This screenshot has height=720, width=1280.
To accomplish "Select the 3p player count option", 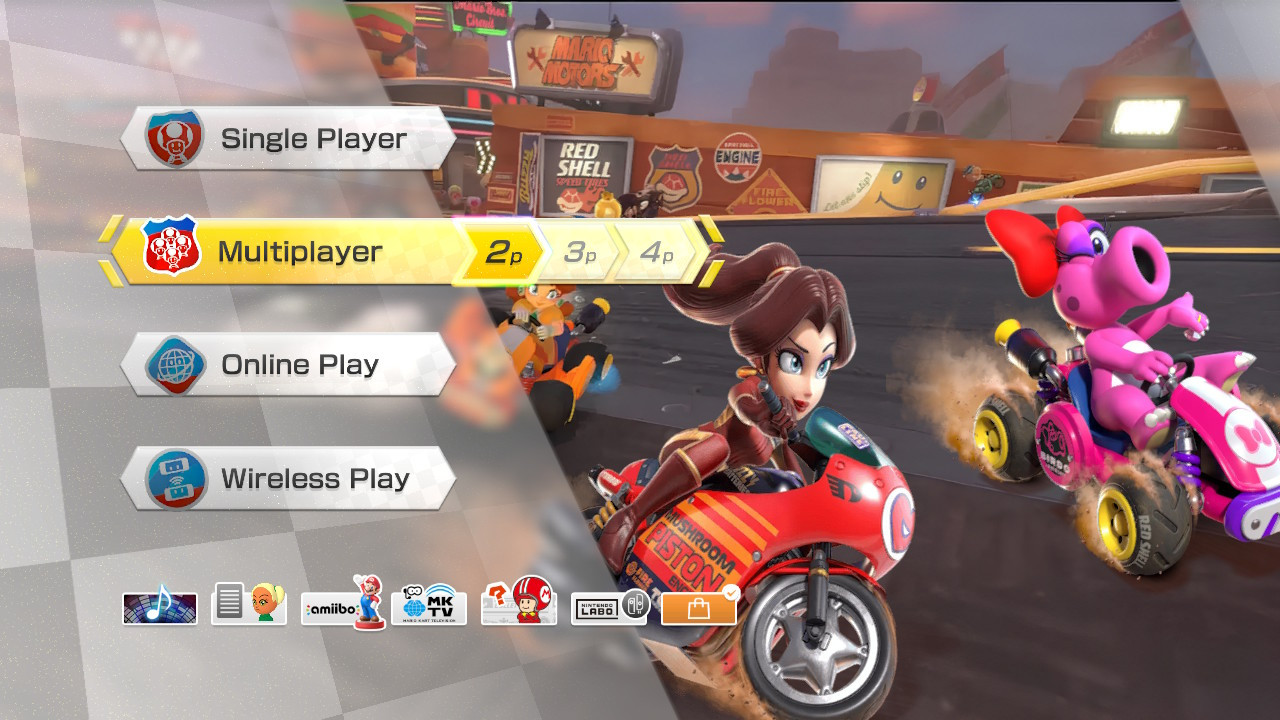I will click(x=576, y=251).
